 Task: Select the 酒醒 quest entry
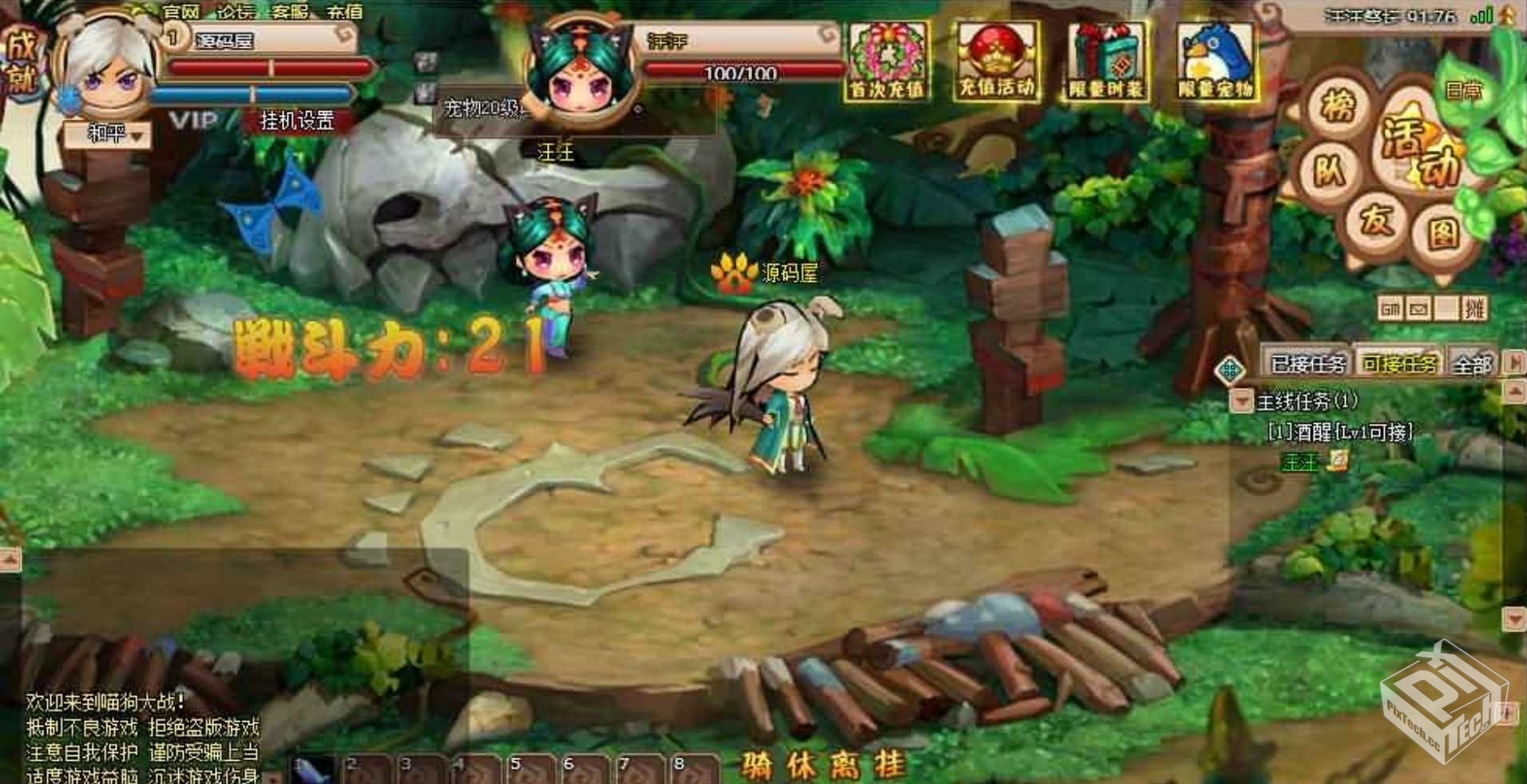[x=1340, y=432]
